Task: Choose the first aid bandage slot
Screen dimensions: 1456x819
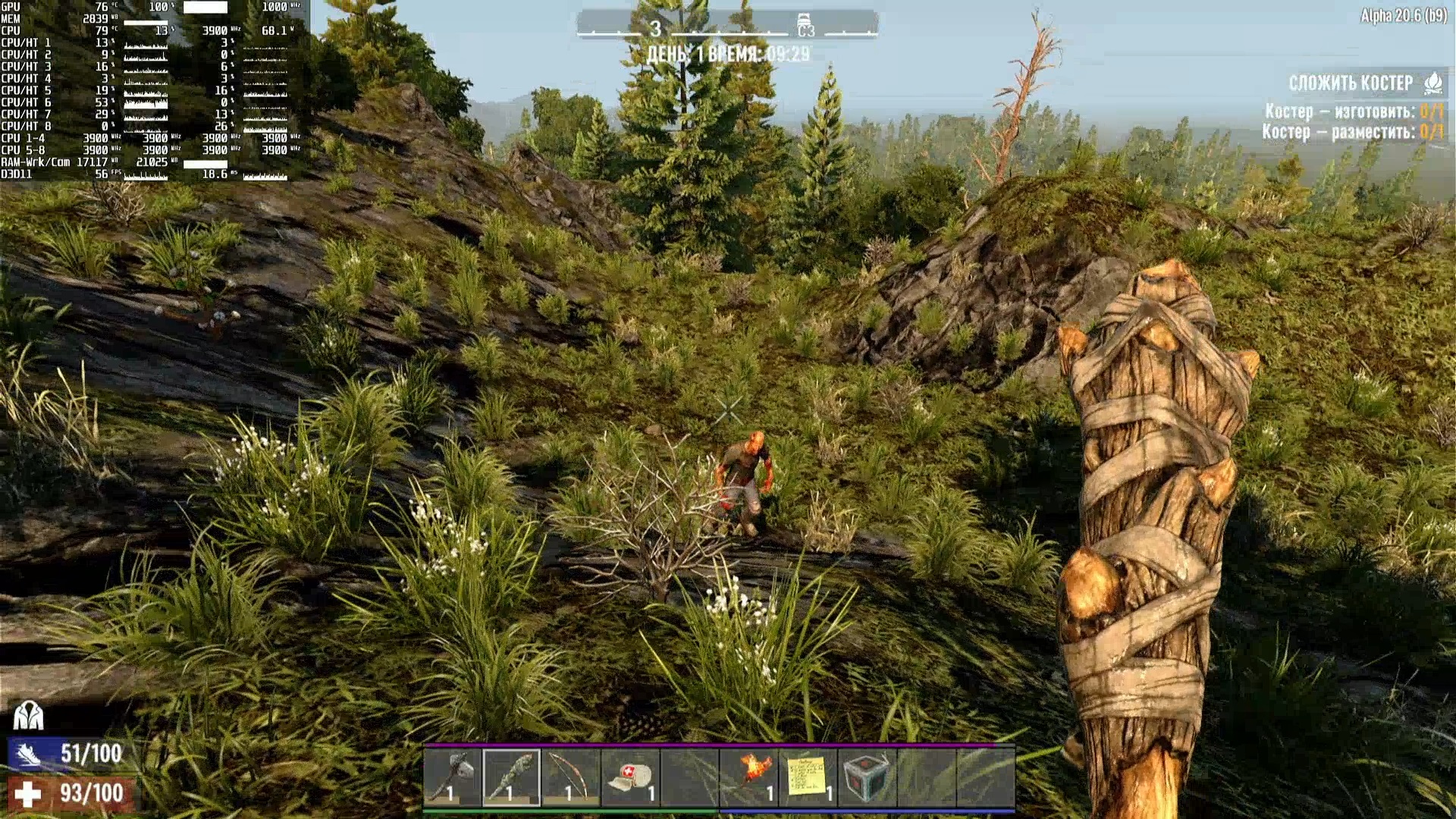Action: (x=630, y=777)
